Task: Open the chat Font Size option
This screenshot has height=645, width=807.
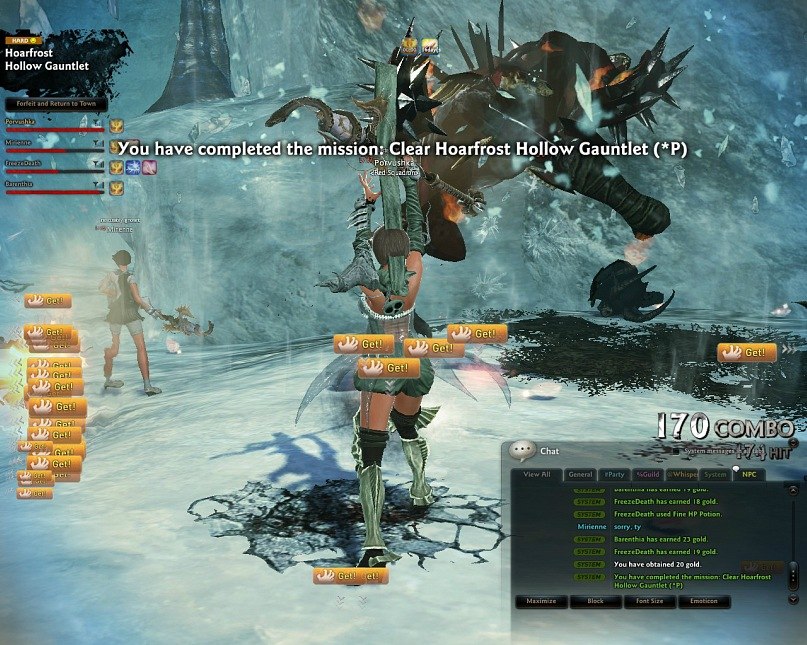Action: pos(649,601)
